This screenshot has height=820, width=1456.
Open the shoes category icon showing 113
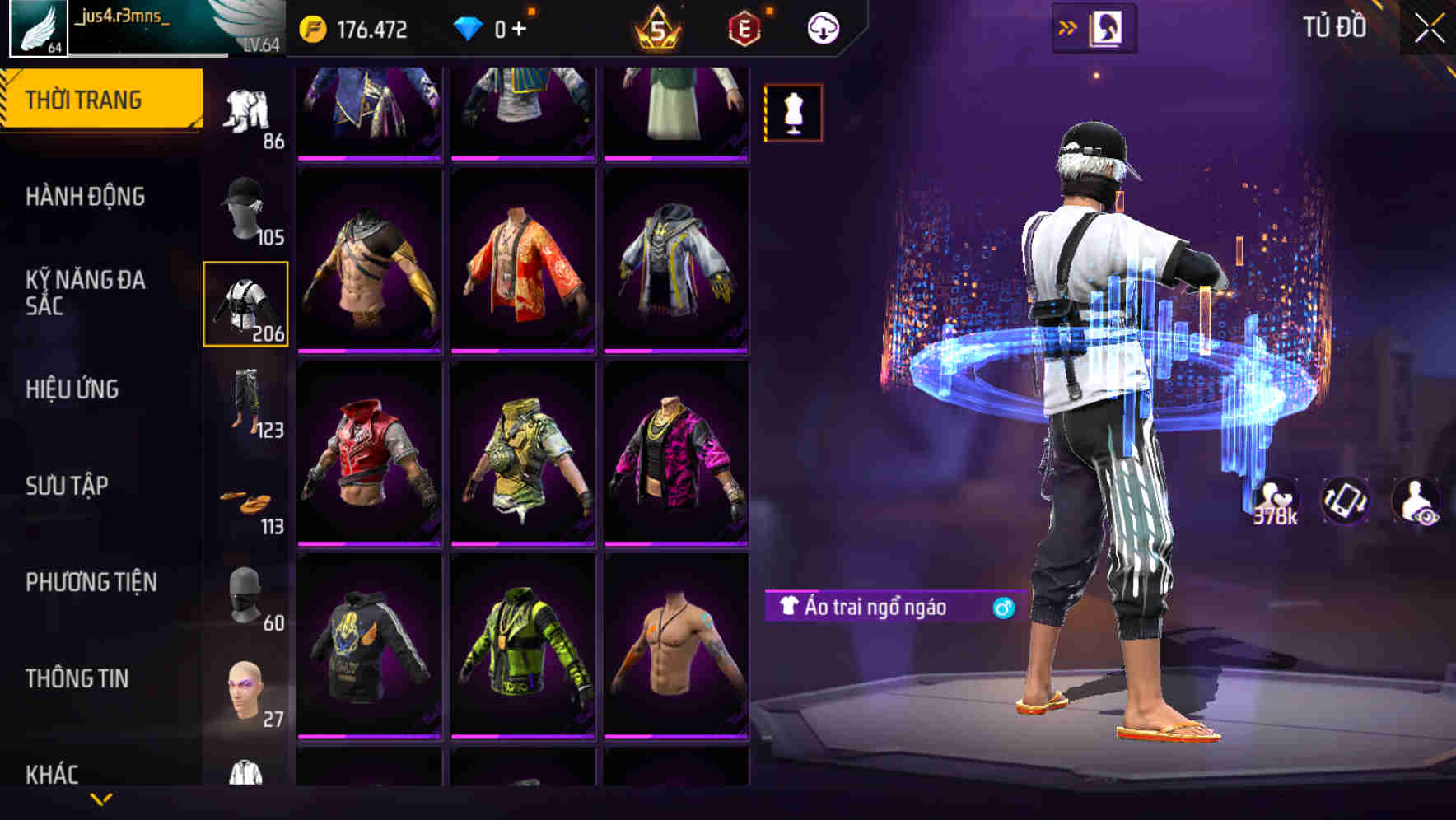pos(247,502)
